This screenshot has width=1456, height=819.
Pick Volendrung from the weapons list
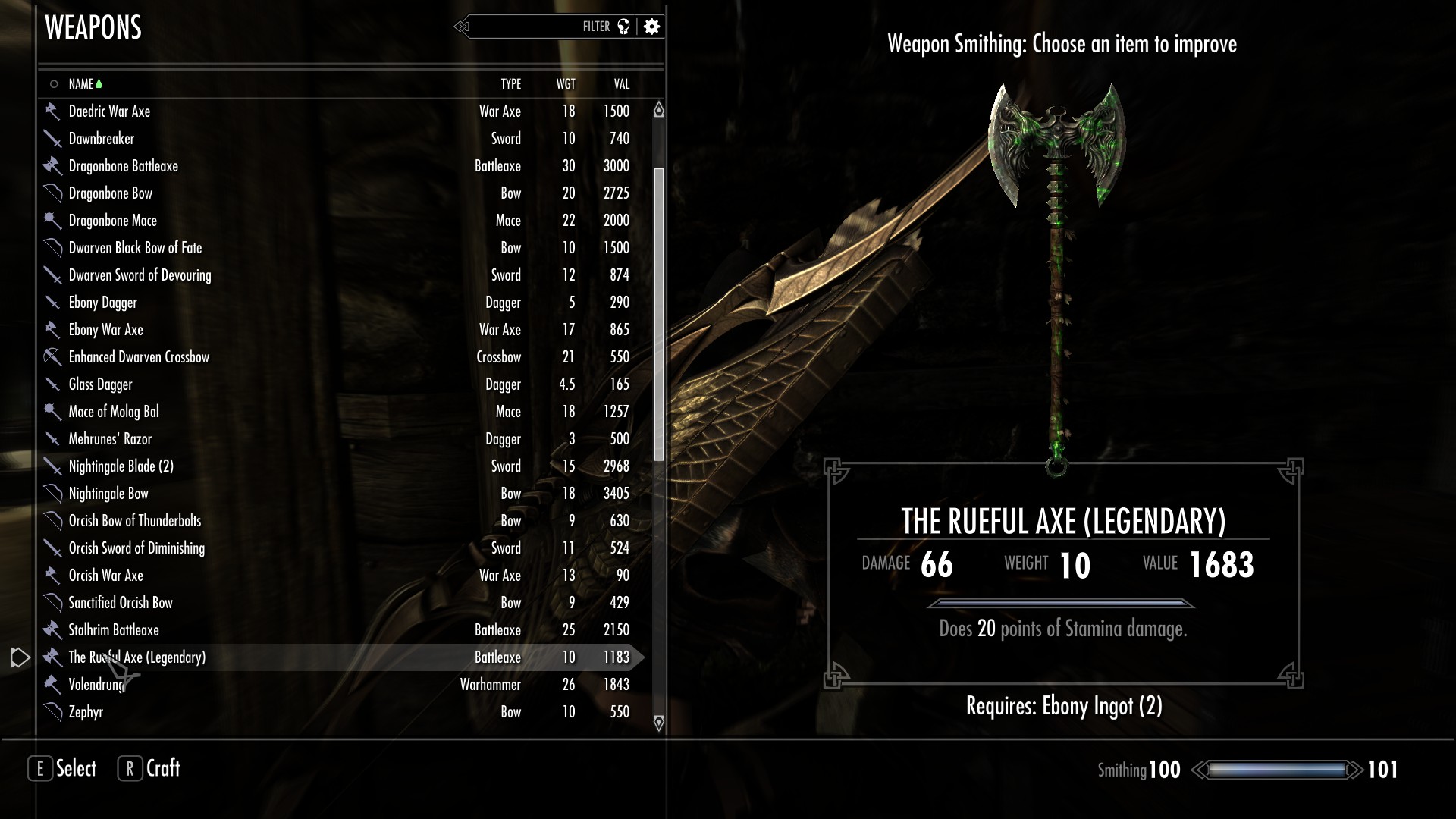96,685
